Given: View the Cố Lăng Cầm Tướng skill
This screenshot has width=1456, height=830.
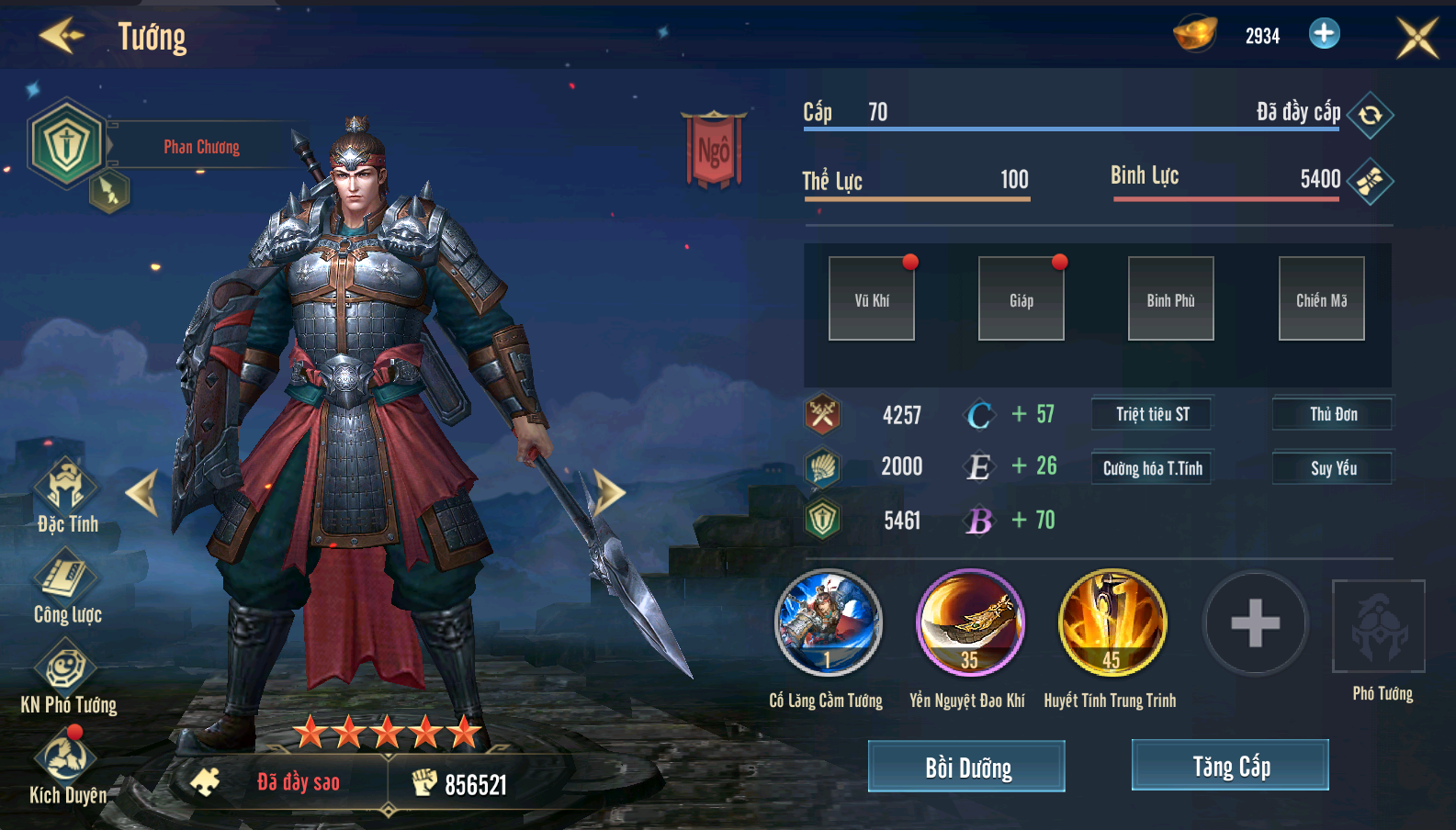Looking at the screenshot, I should 828,622.
